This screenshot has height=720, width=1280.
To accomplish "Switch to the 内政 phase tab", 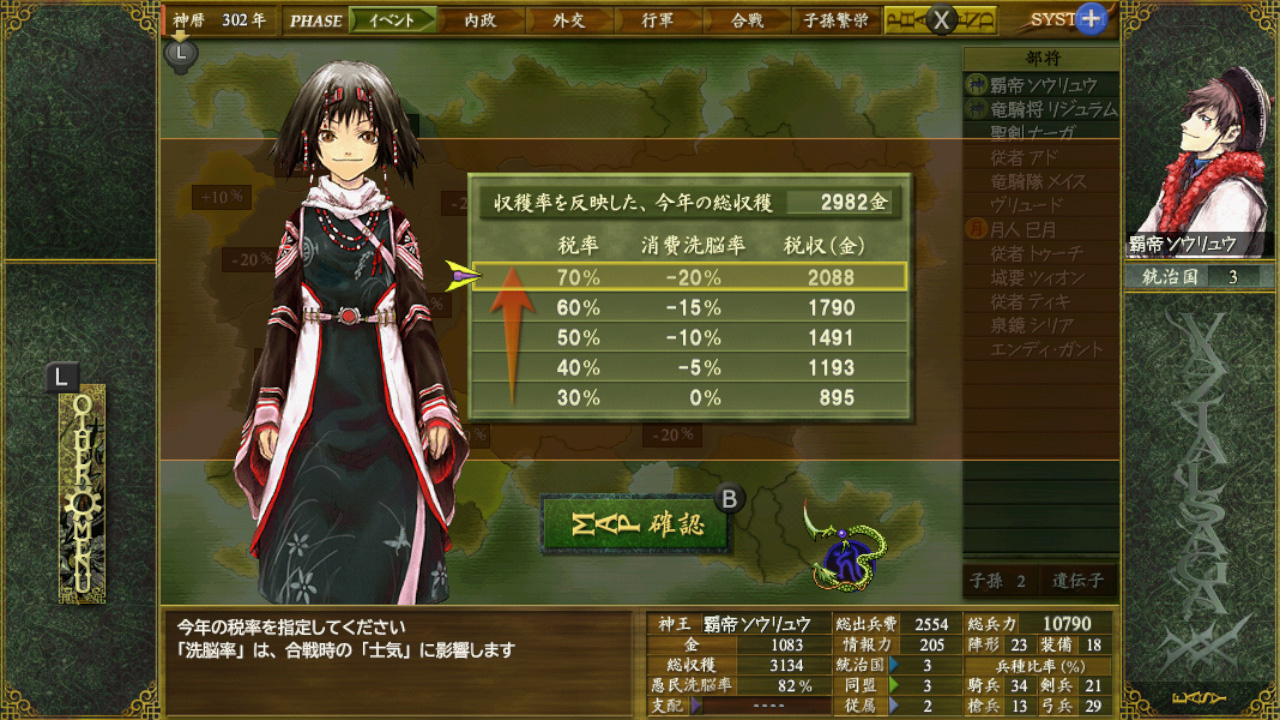I will tap(480, 18).
